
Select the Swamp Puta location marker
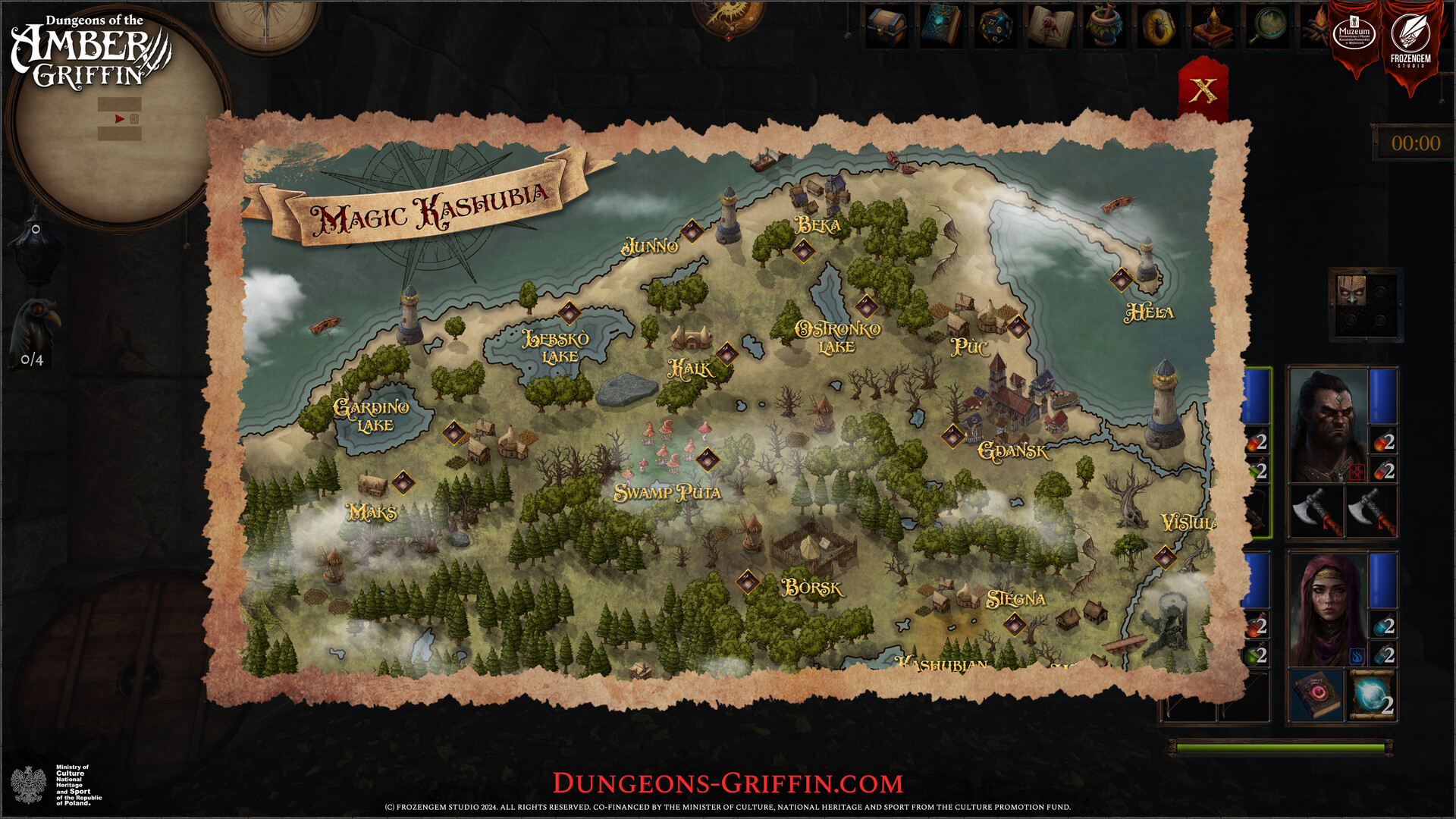click(709, 459)
